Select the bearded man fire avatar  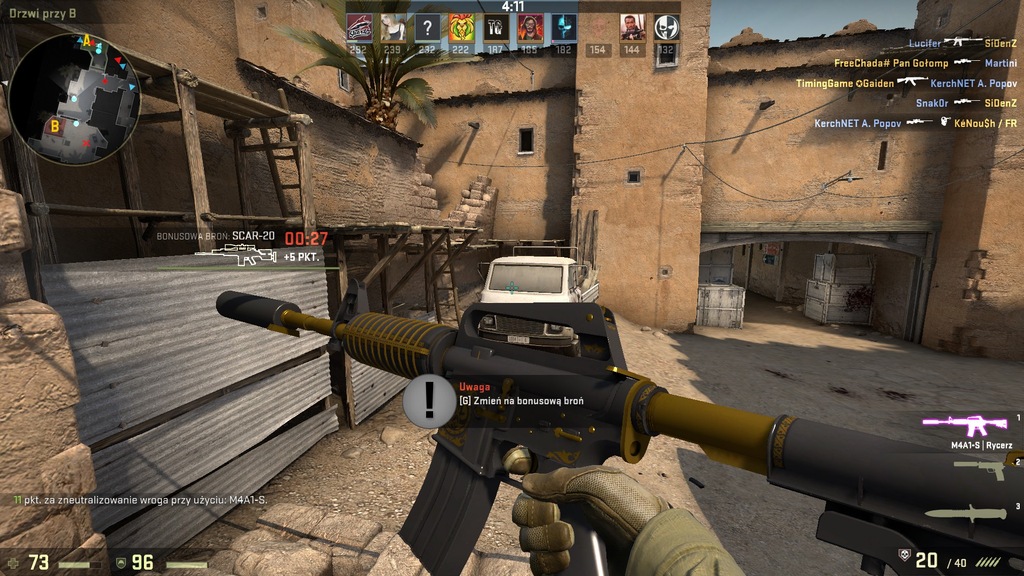pos(530,27)
